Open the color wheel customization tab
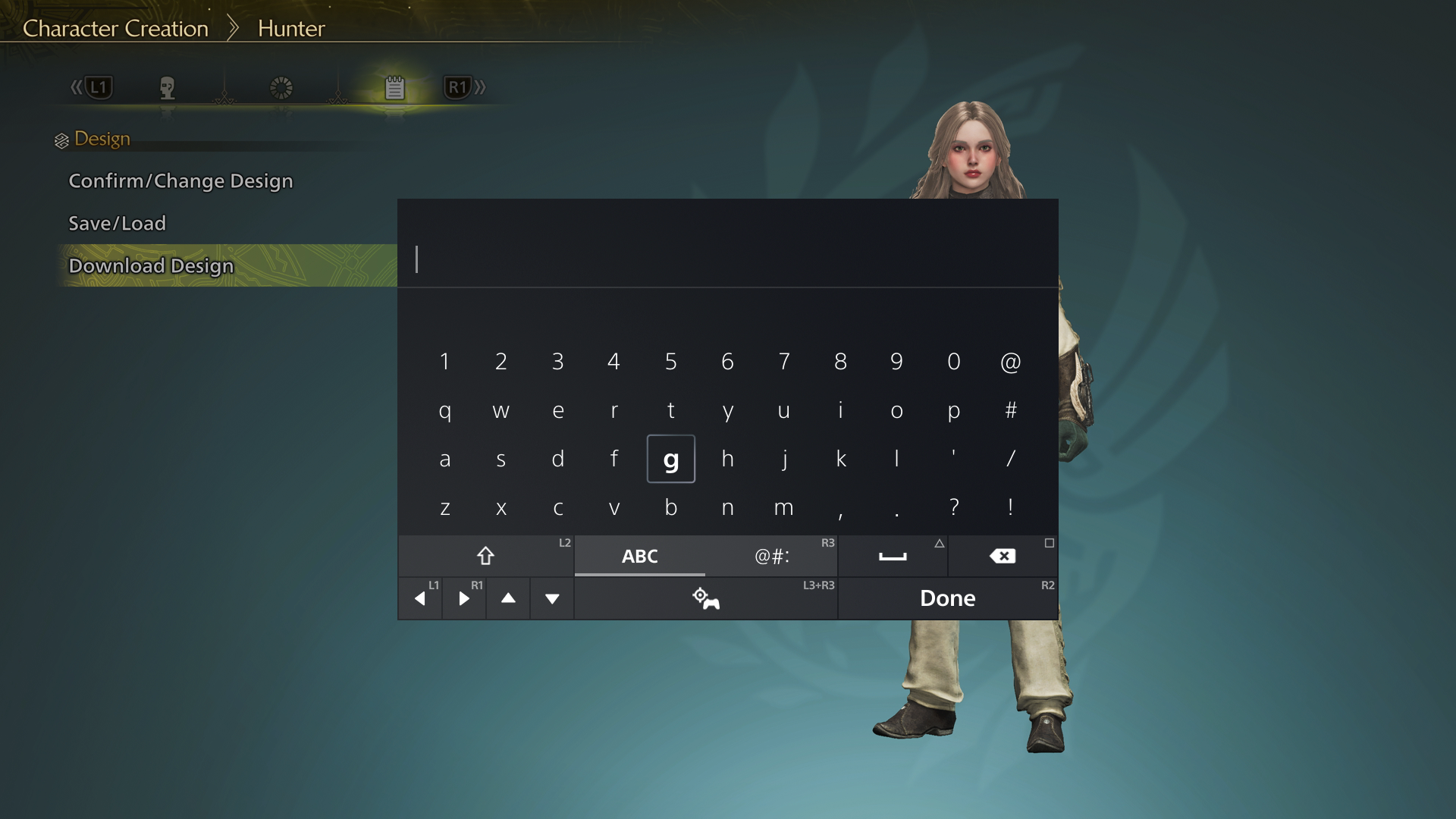Image resolution: width=1456 pixels, height=819 pixels. point(281,87)
